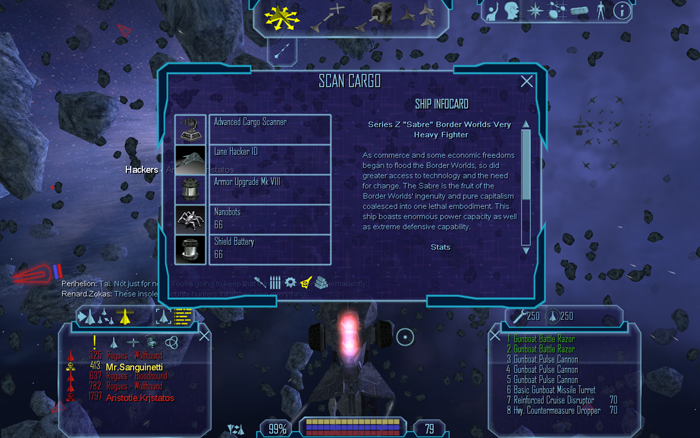Click the ship infocard scrollbar
The width and height of the screenshot is (700, 438).
pos(526,185)
